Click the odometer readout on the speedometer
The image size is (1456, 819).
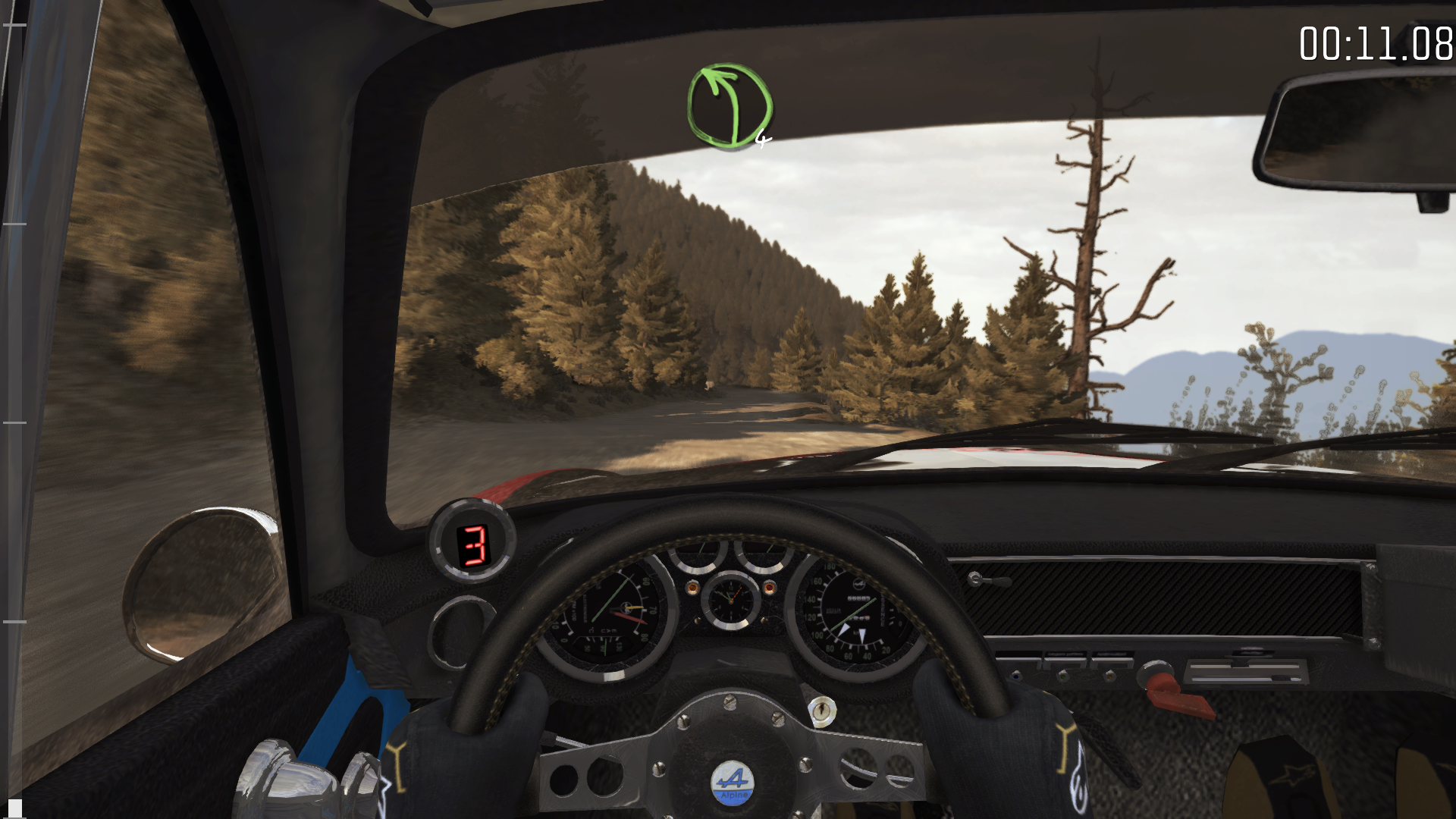pos(858,599)
